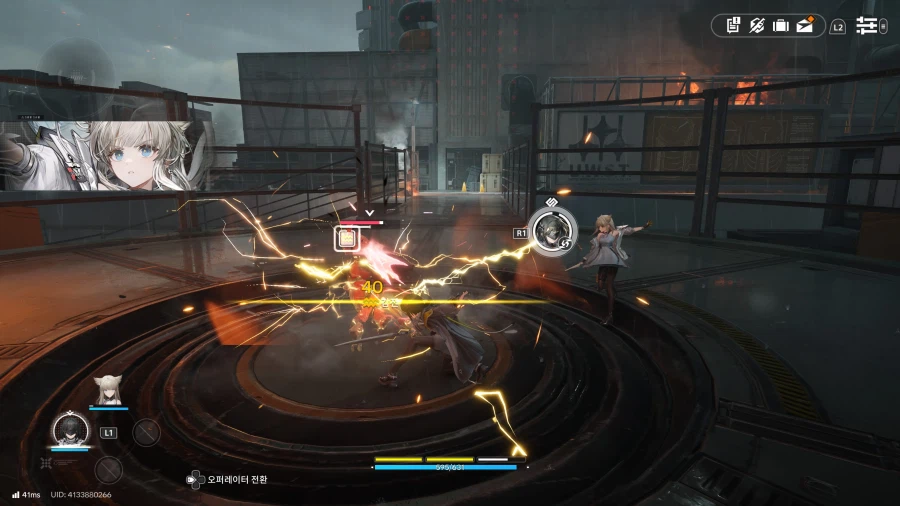Open the briefcase inventory icon
900x506 pixels.
(781, 26)
